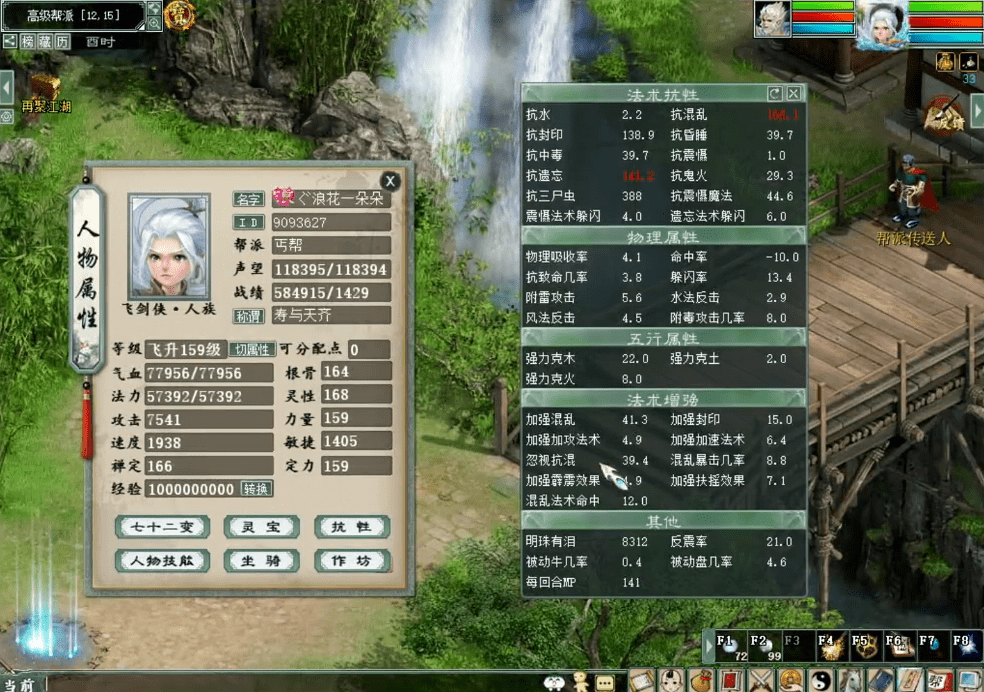Screen dimensions: 984x692
Task: Open the 灵宝 spirit treasure menu
Action: [260, 527]
